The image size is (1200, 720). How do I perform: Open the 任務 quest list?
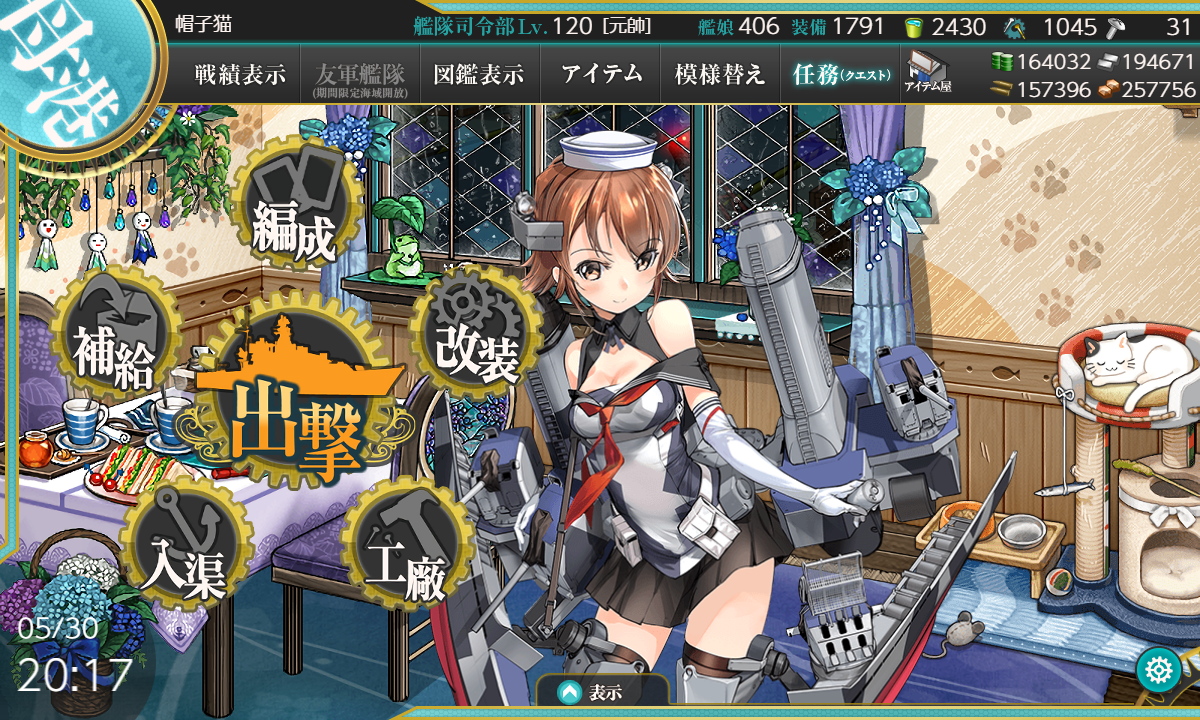coord(840,74)
